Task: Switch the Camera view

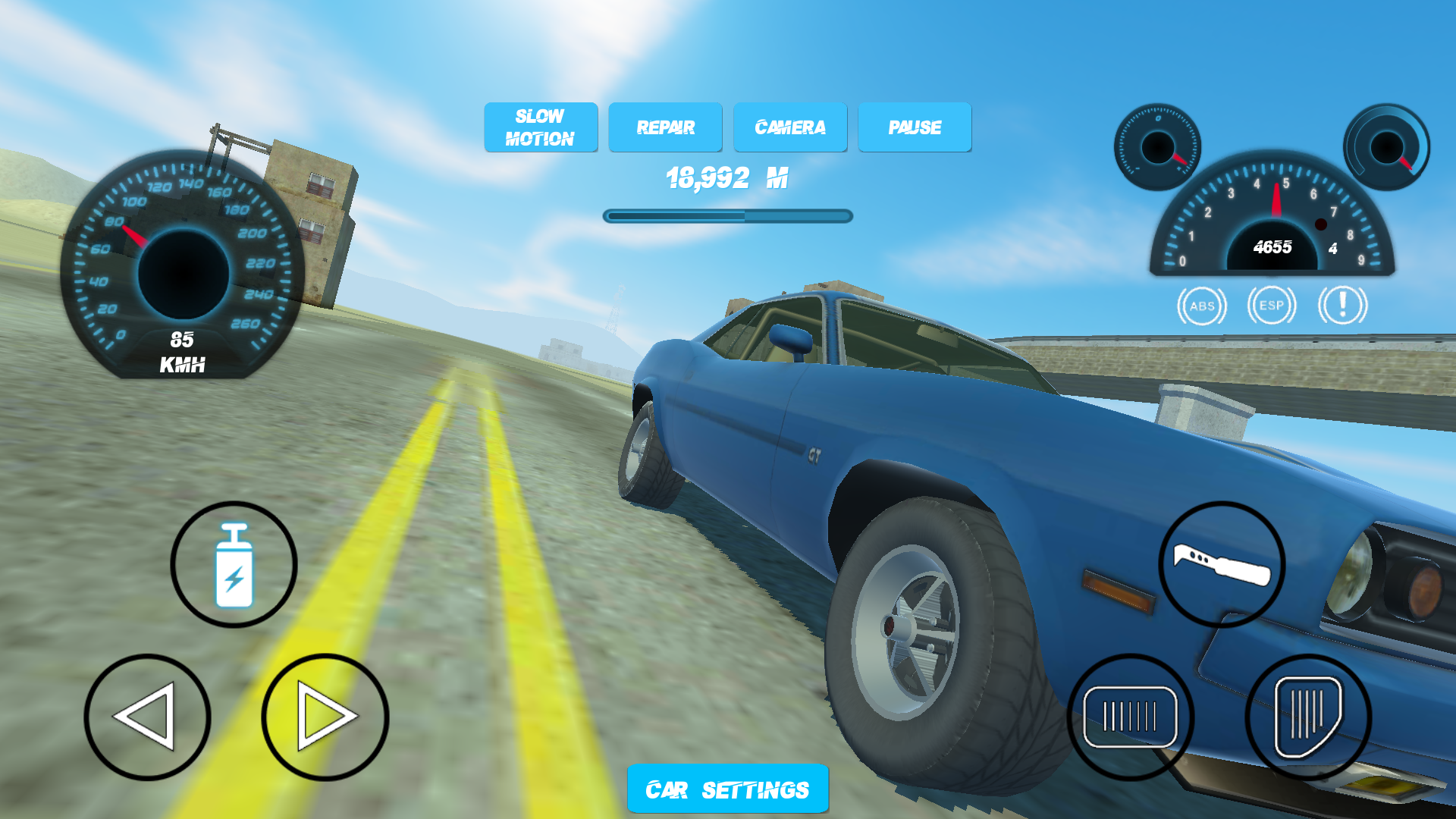Action: [x=789, y=127]
